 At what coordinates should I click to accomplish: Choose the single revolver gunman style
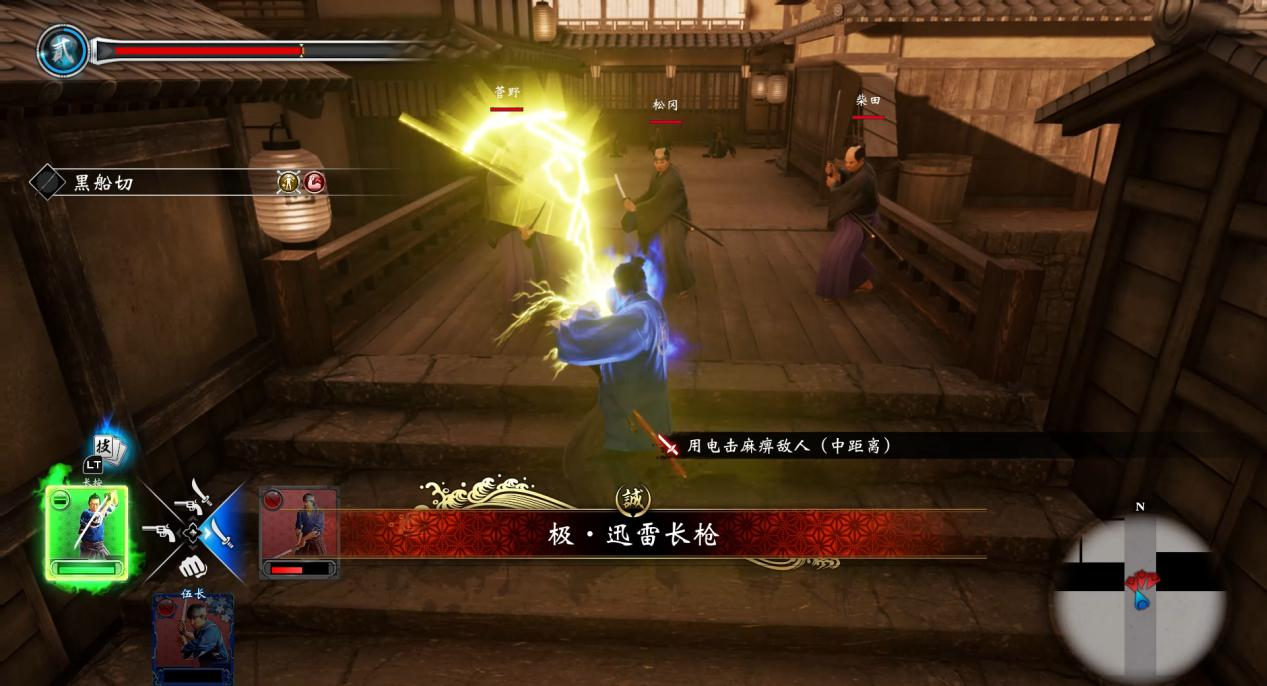coord(160,532)
